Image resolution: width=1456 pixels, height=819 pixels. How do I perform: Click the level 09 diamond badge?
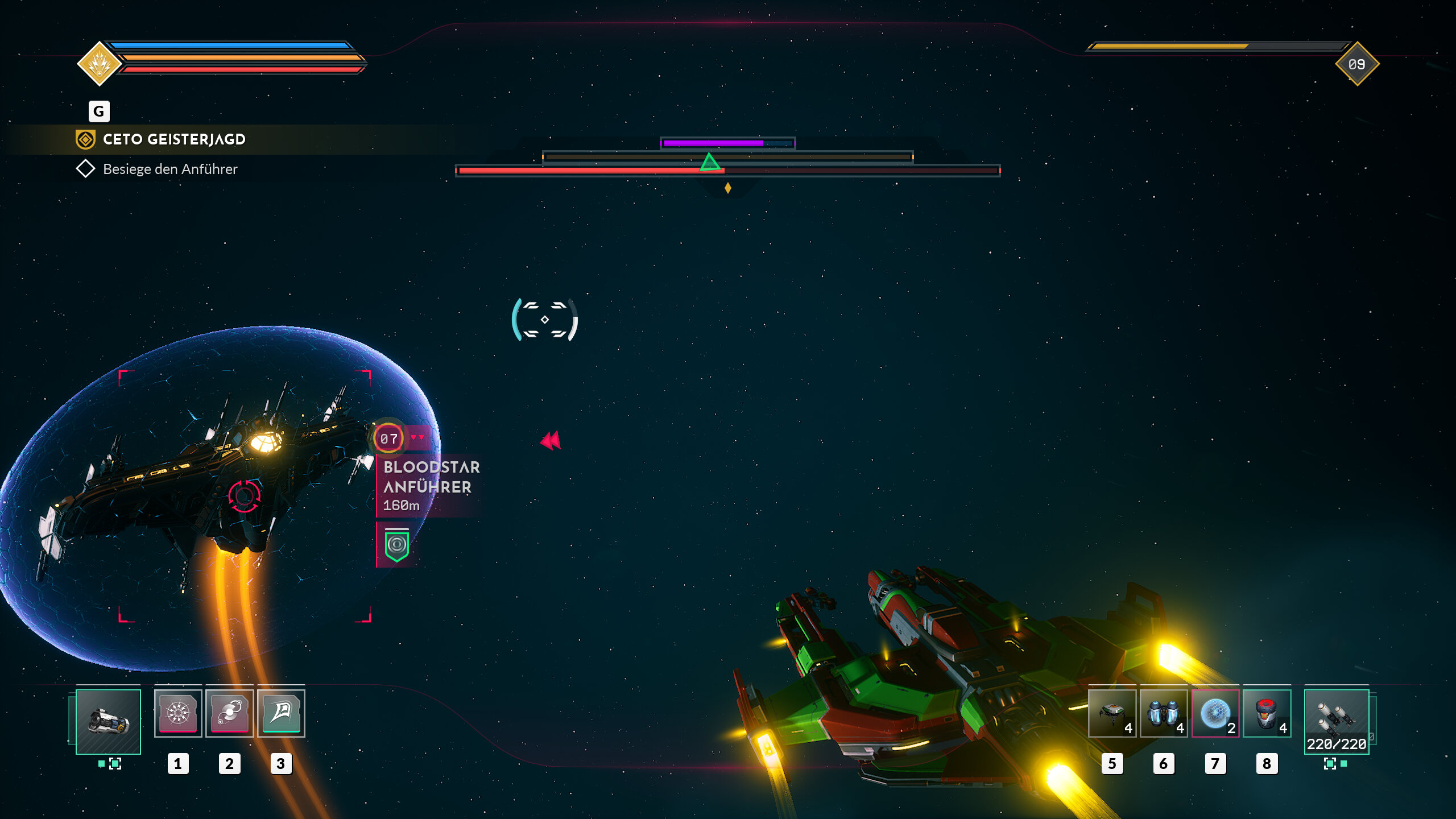pos(1357,64)
